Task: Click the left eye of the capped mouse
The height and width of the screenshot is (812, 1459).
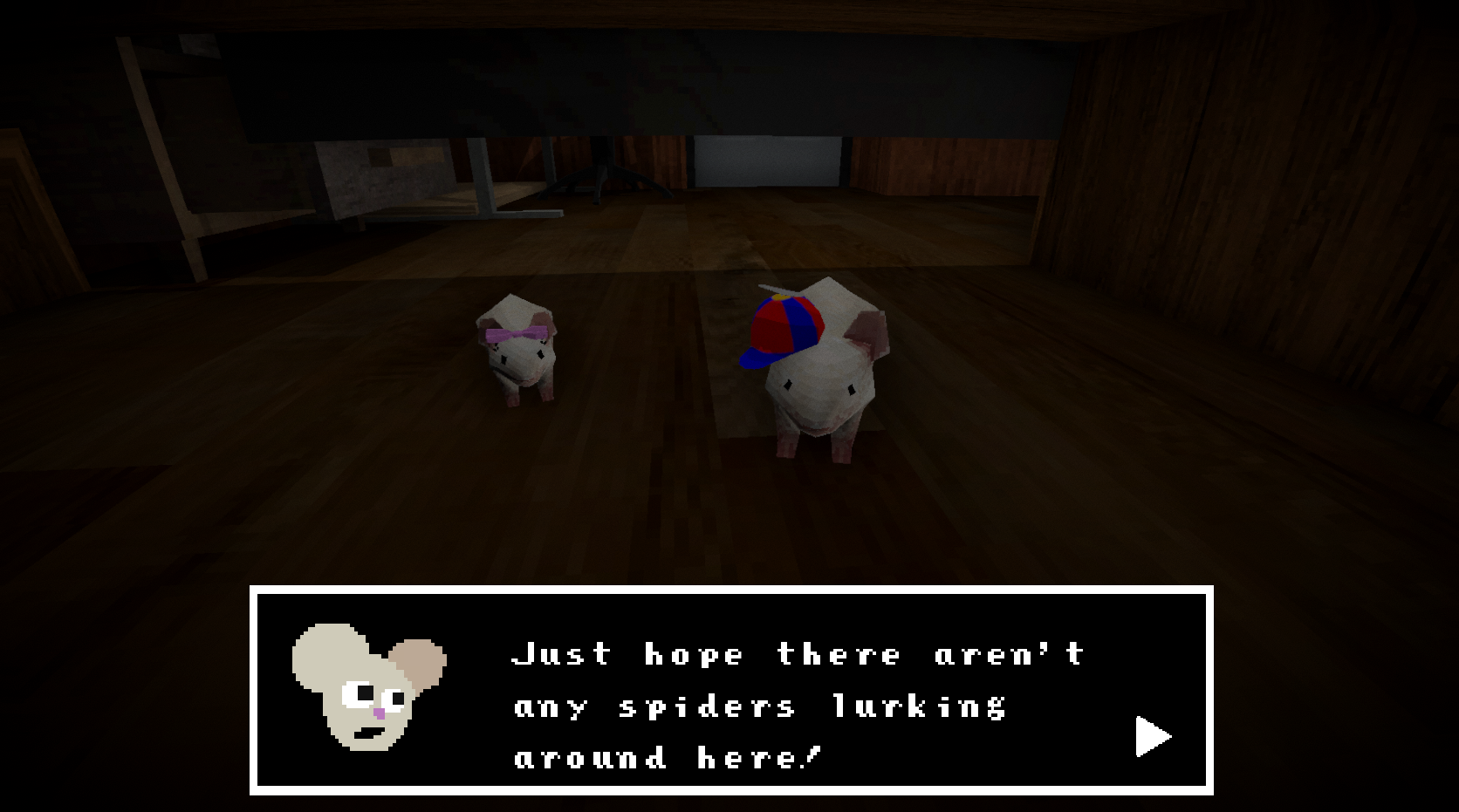Action: 788,386
